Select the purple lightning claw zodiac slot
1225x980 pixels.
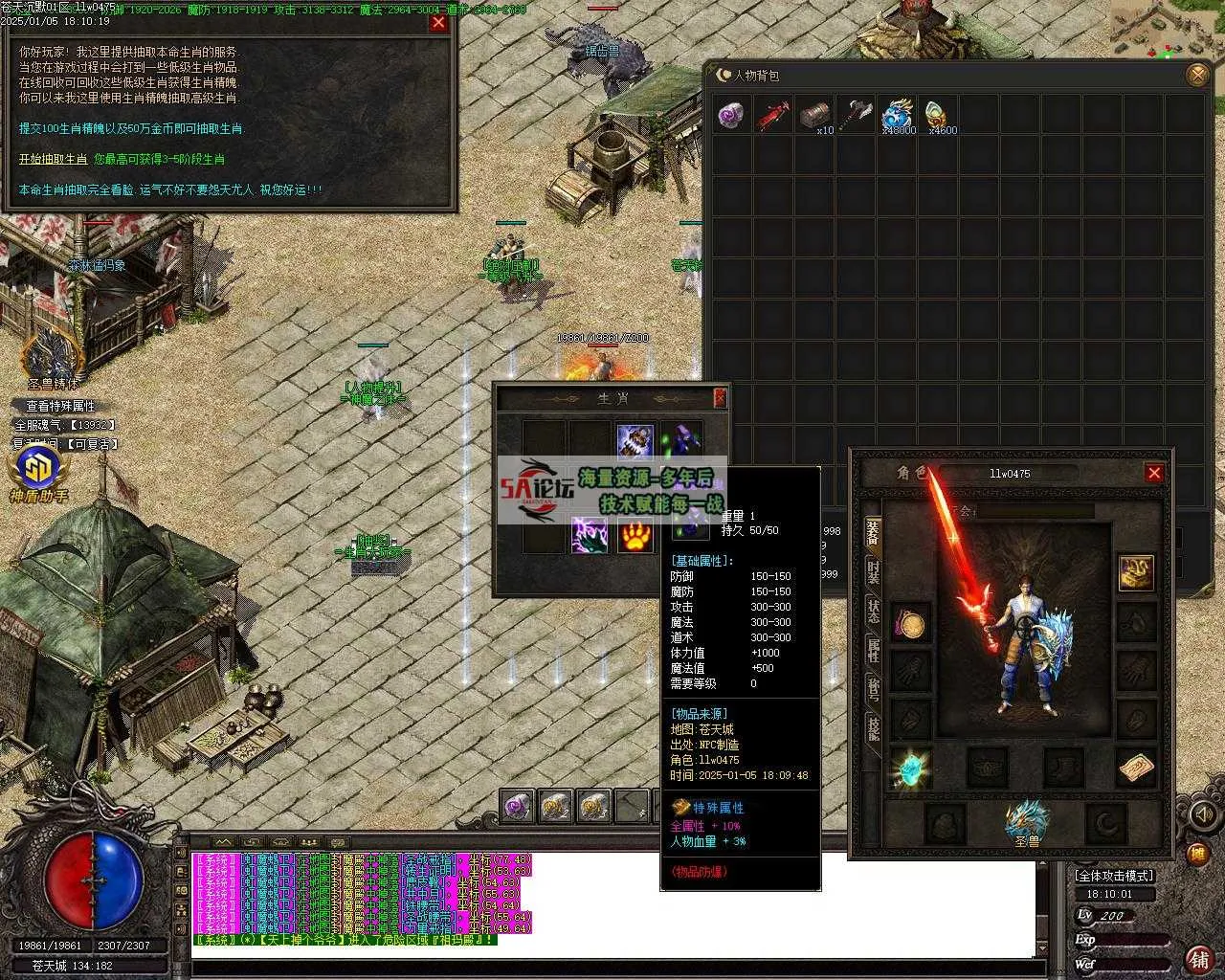click(590, 534)
